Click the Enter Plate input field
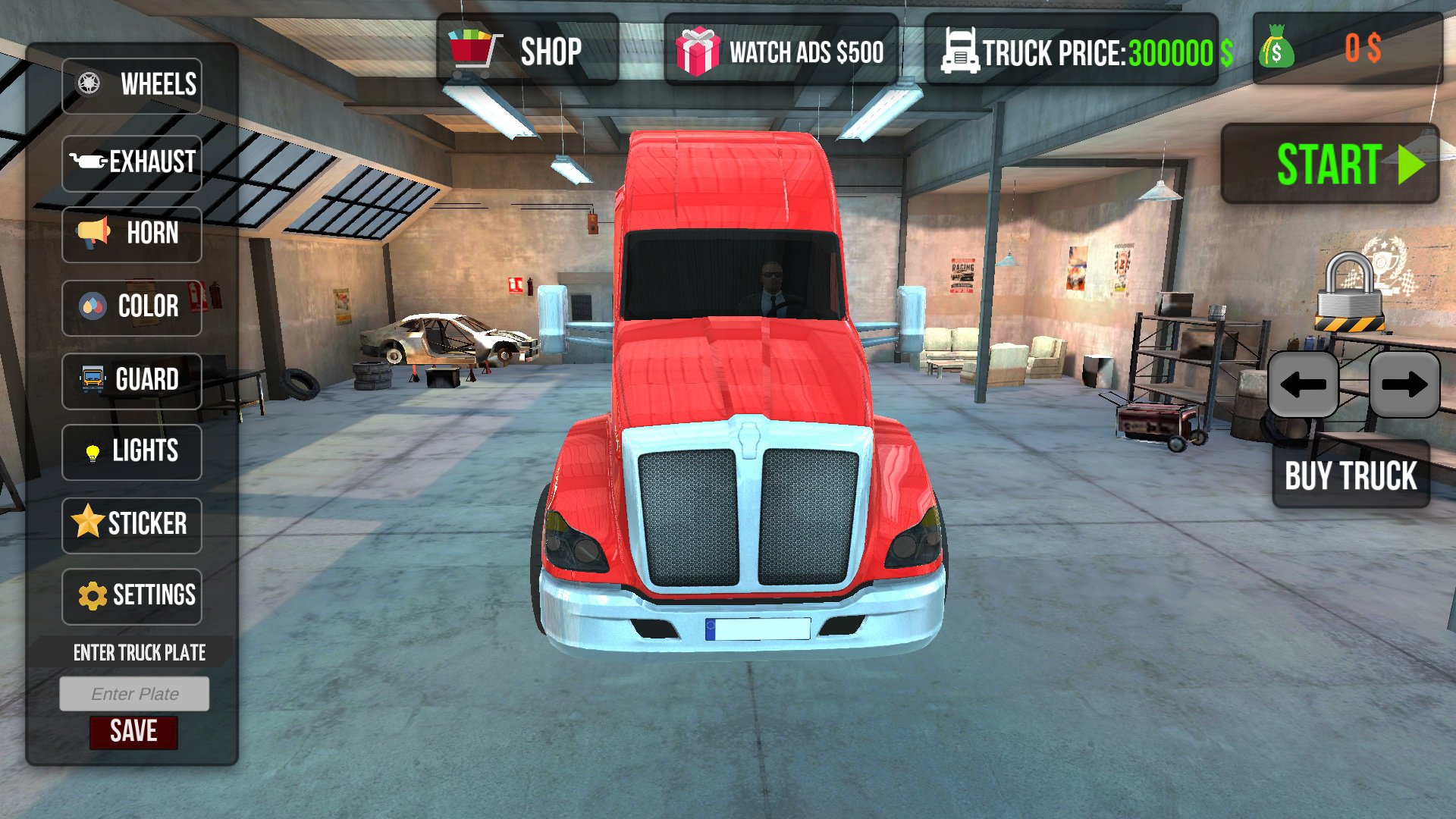Viewport: 1456px width, 819px height. point(134,692)
